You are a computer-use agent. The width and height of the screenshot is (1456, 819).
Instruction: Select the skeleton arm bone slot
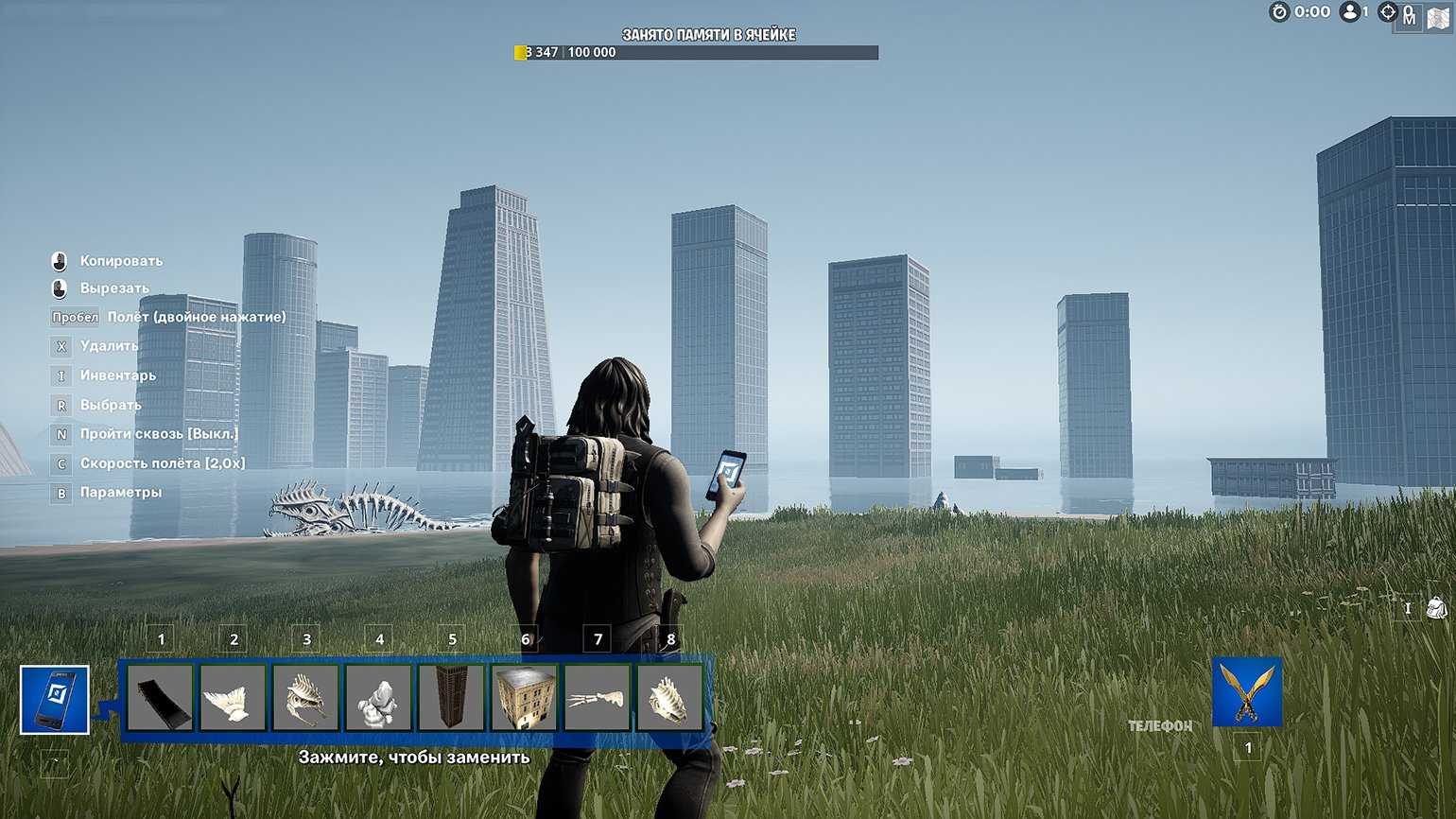click(598, 698)
